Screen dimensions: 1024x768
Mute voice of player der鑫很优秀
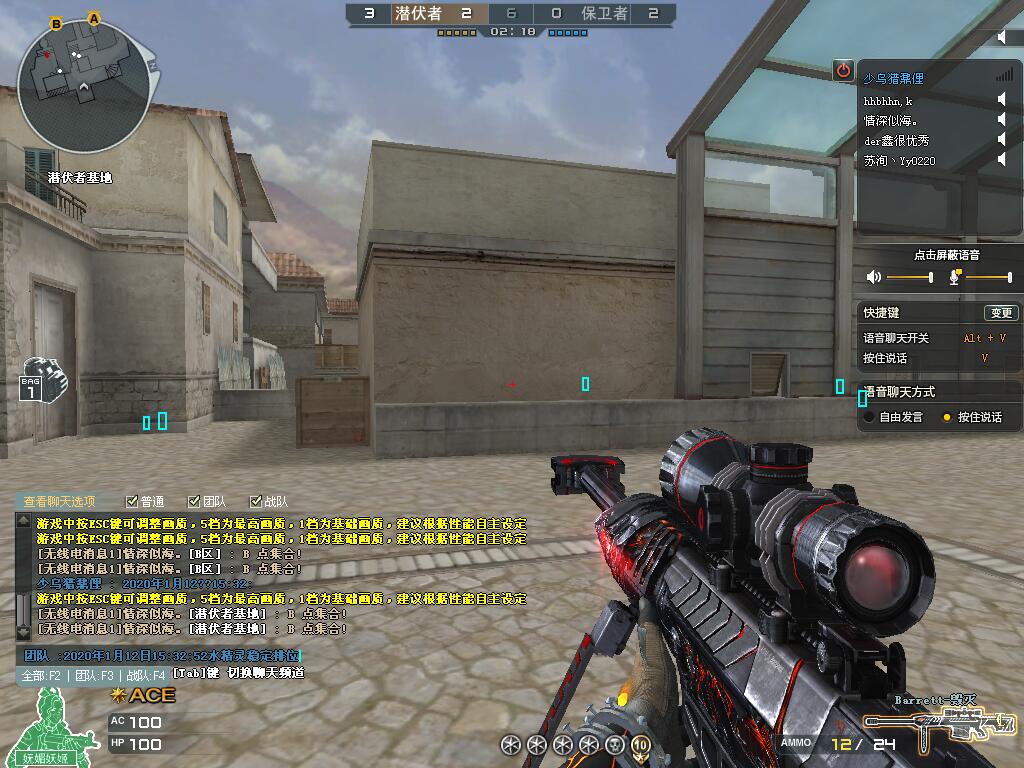[x=1001, y=140]
